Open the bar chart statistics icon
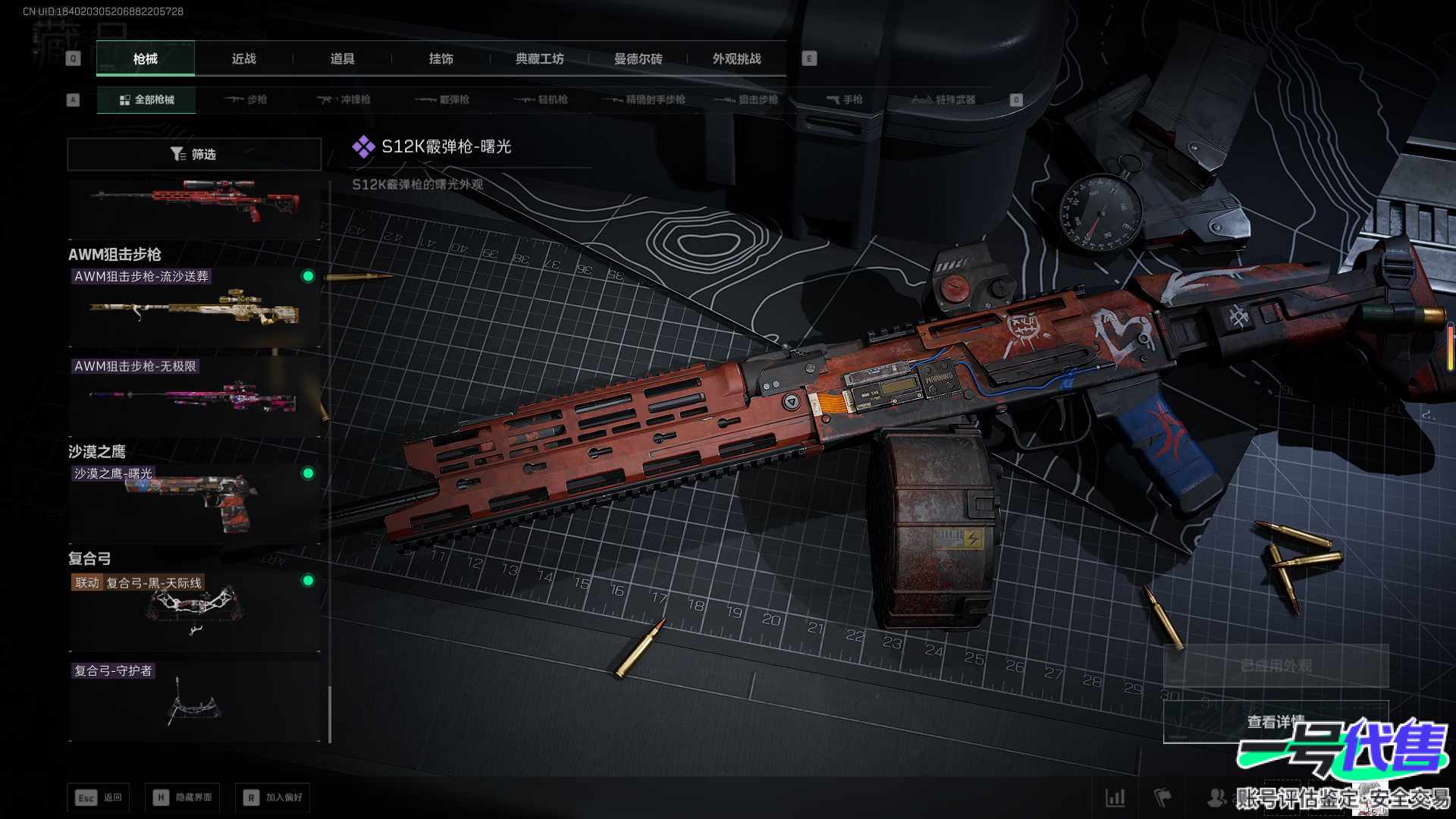 pos(1115,798)
